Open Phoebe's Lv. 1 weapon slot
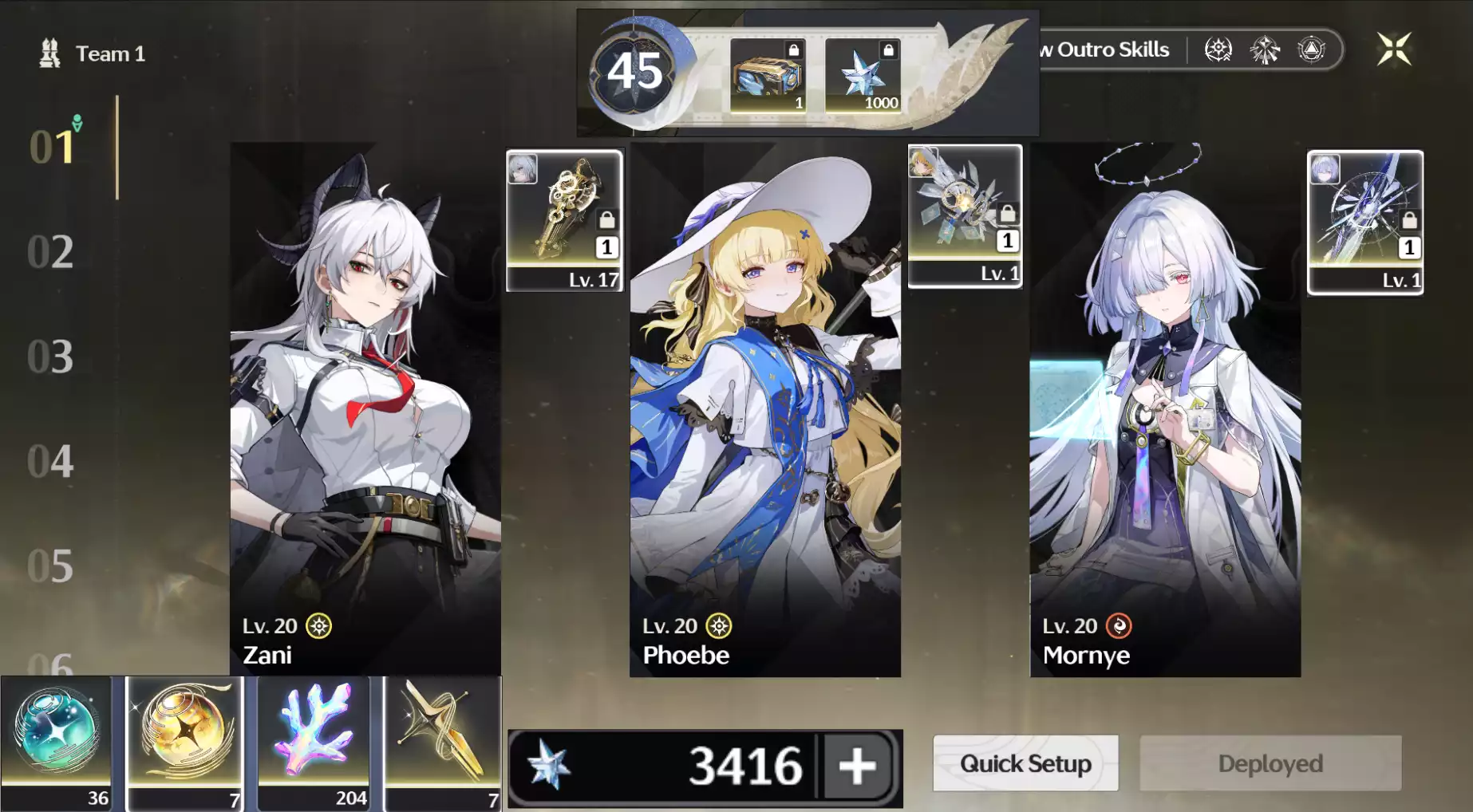 965,215
